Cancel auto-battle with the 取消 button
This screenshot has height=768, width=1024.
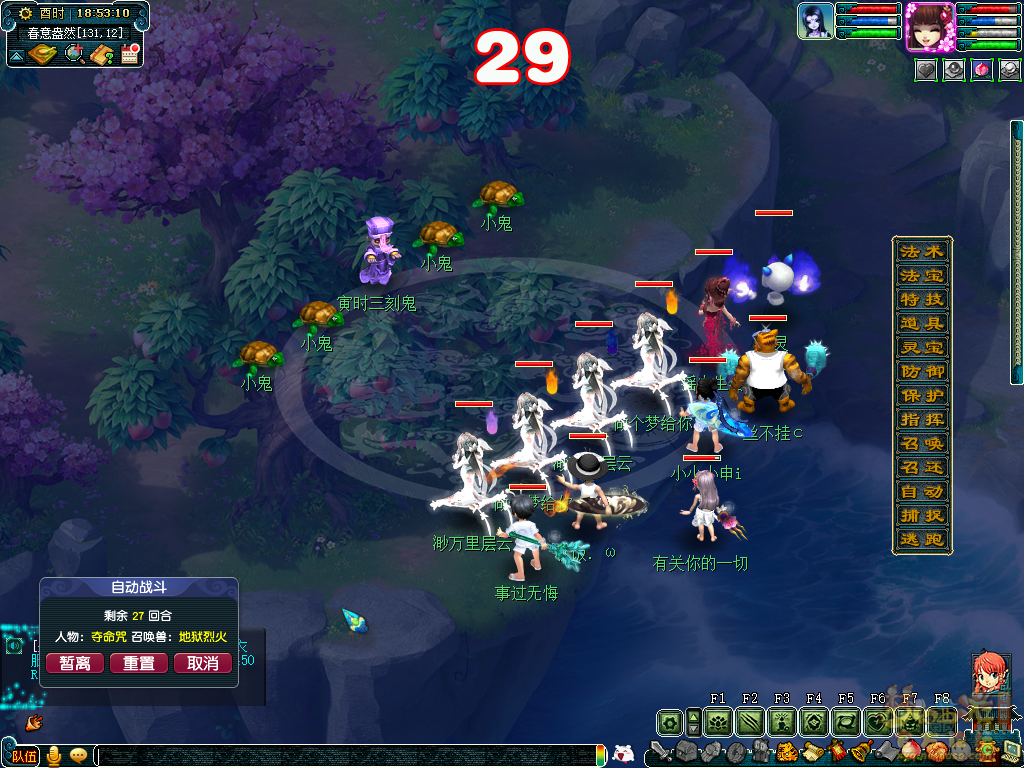click(203, 663)
